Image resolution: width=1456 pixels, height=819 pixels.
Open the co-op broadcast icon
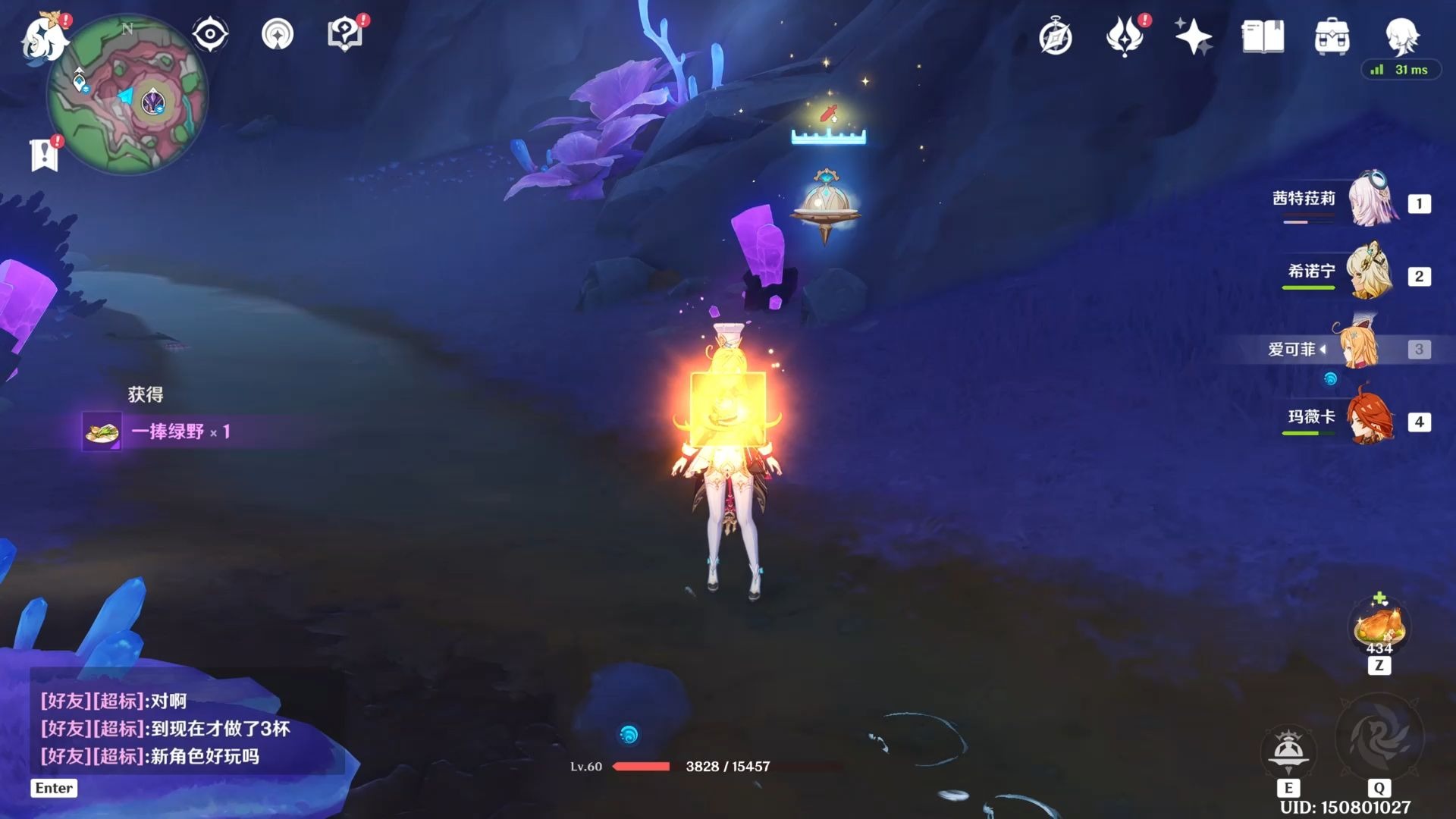tap(278, 34)
